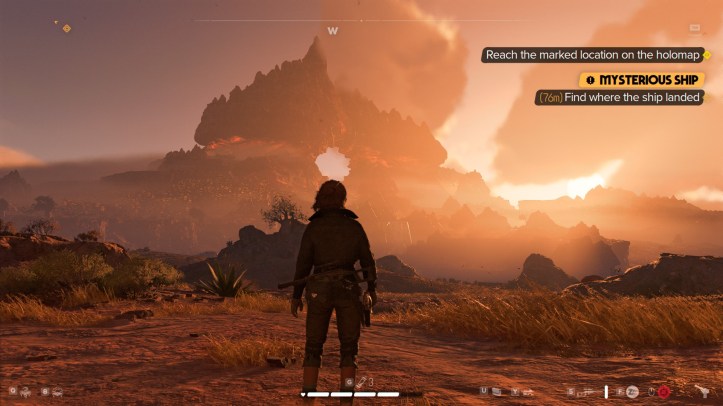Select the Mysterious Ship quest tracker
This screenshot has height=406, width=723.
point(642,79)
